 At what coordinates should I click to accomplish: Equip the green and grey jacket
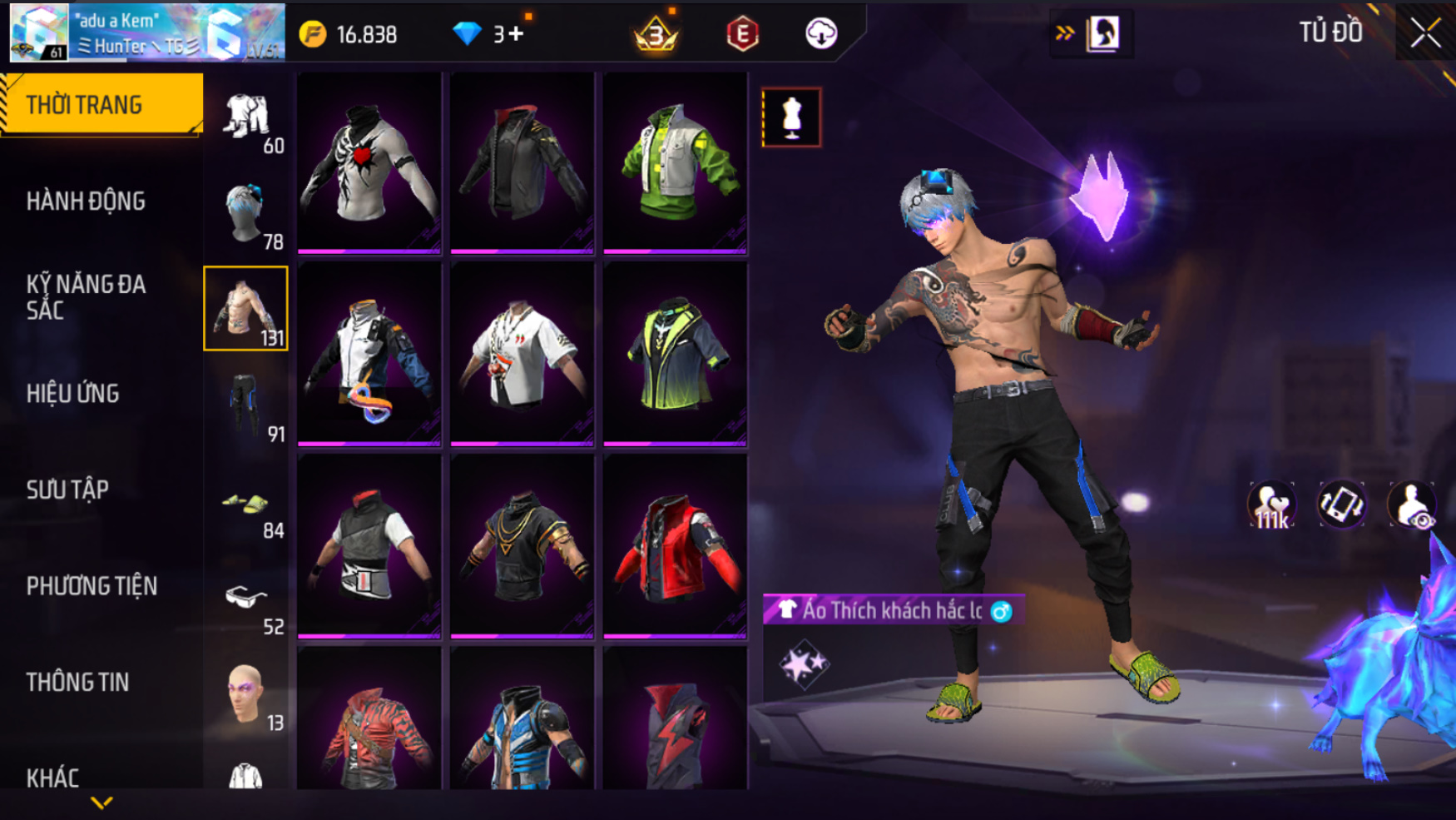point(675,162)
